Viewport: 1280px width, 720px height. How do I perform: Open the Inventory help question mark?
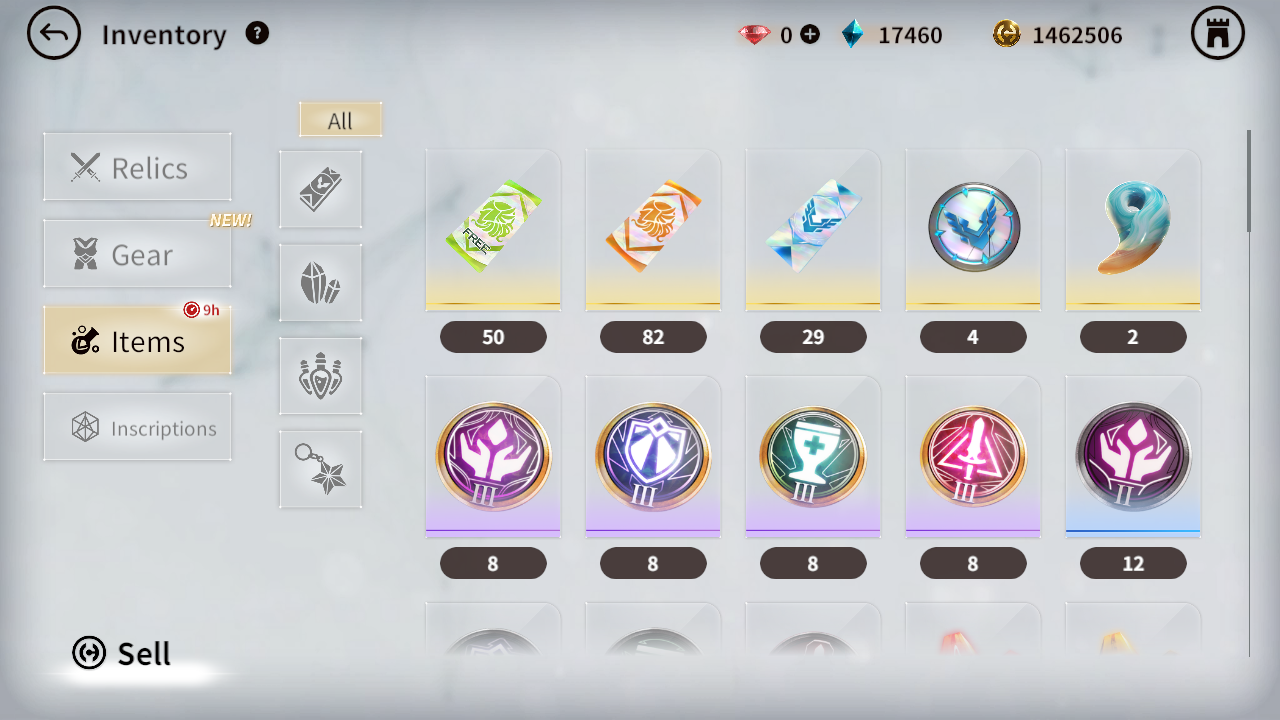[x=257, y=33]
